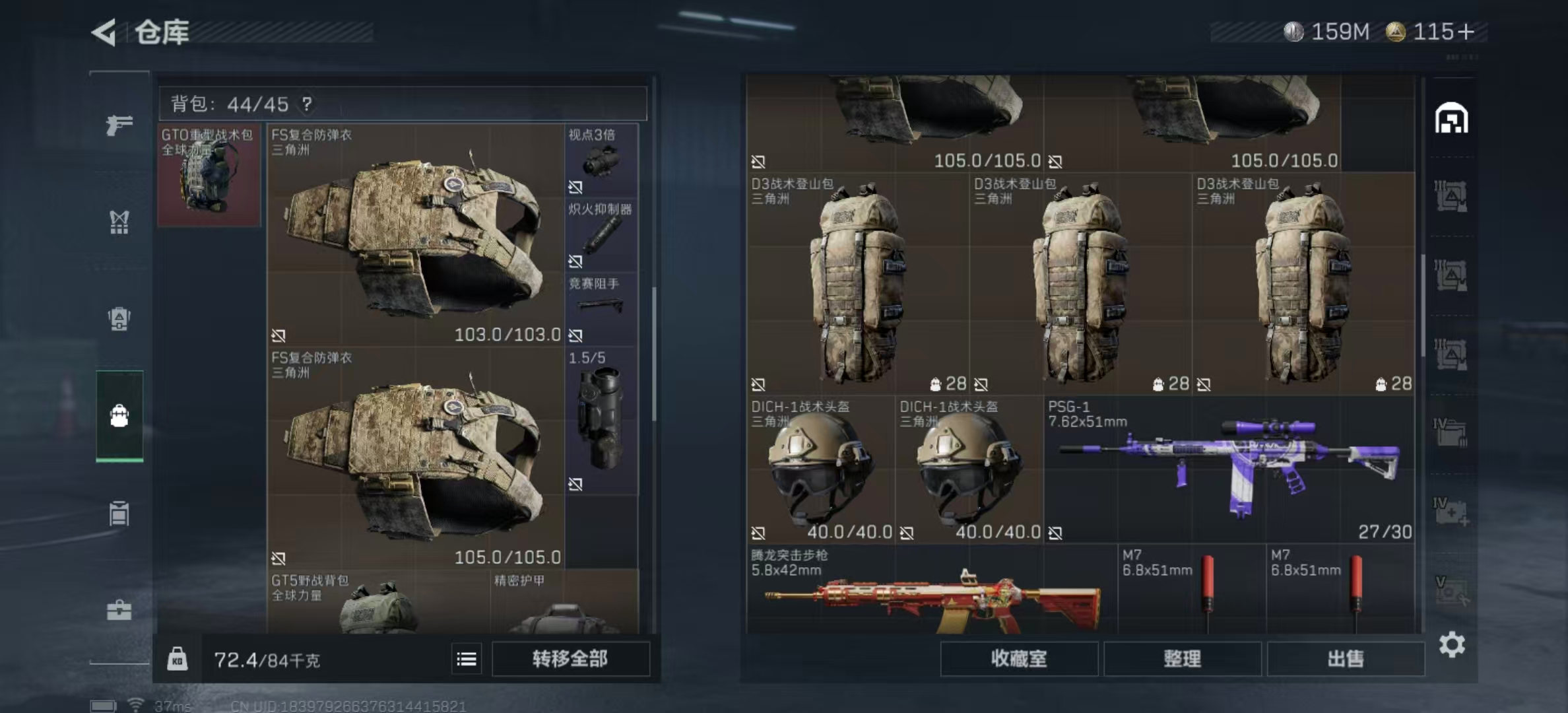This screenshot has width=1568, height=713.
Task: Select the red 腾龙突击步枪 rifle
Action: click(932, 591)
